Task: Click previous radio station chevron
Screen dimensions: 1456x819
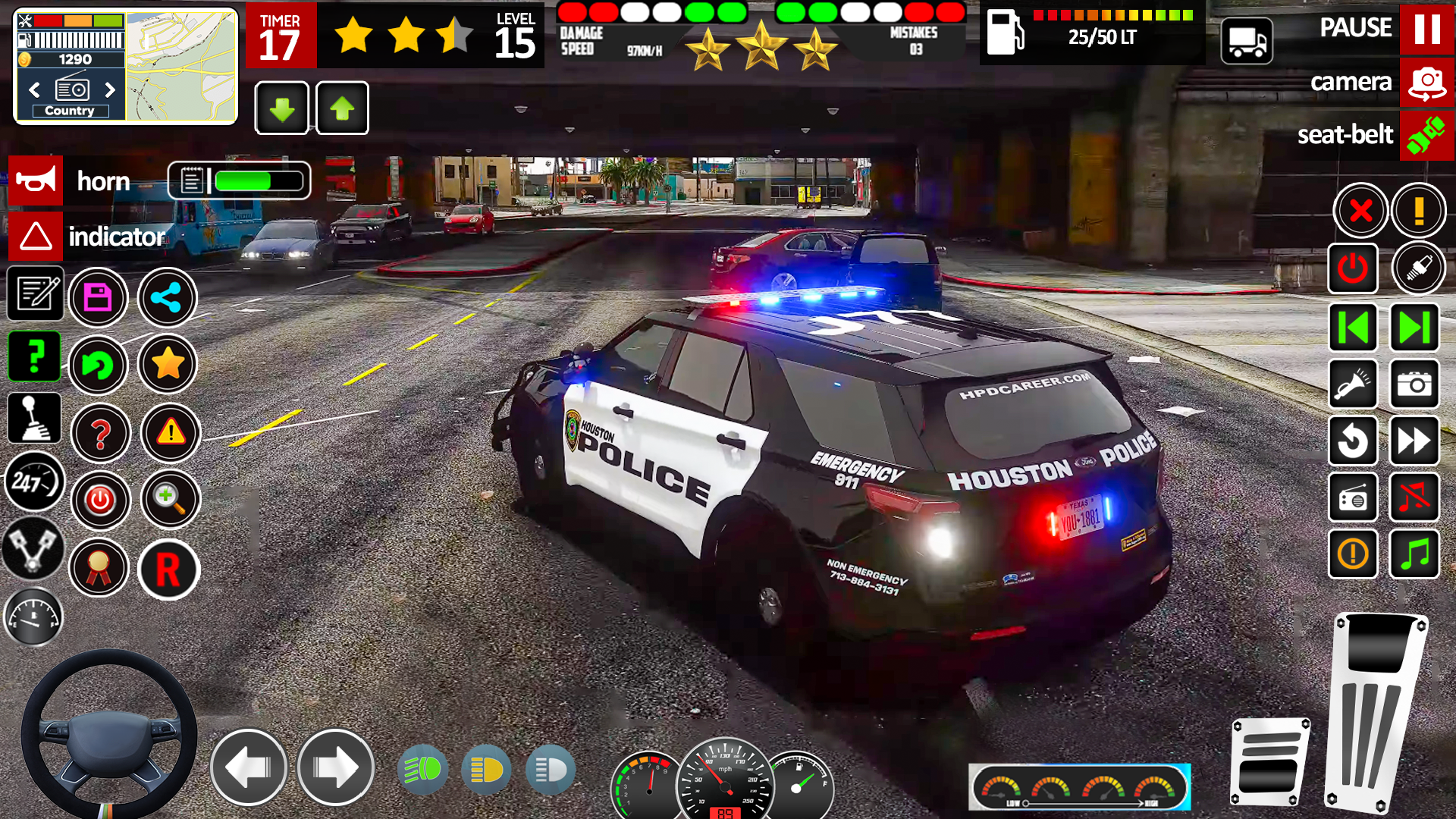Action: (x=33, y=90)
